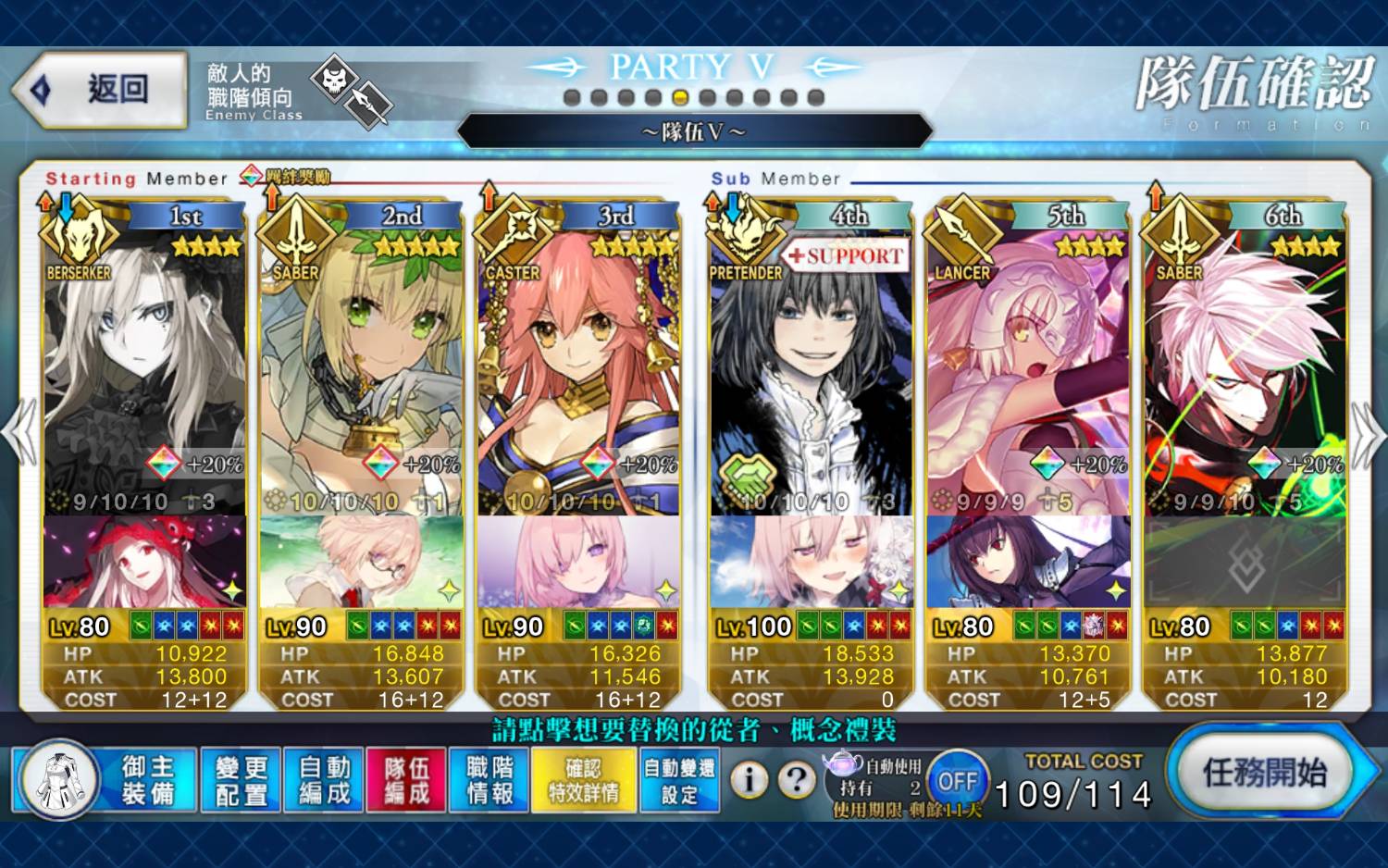Select the 1st slot Berserker card
This screenshot has width=1388, height=868.
point(144,370)
